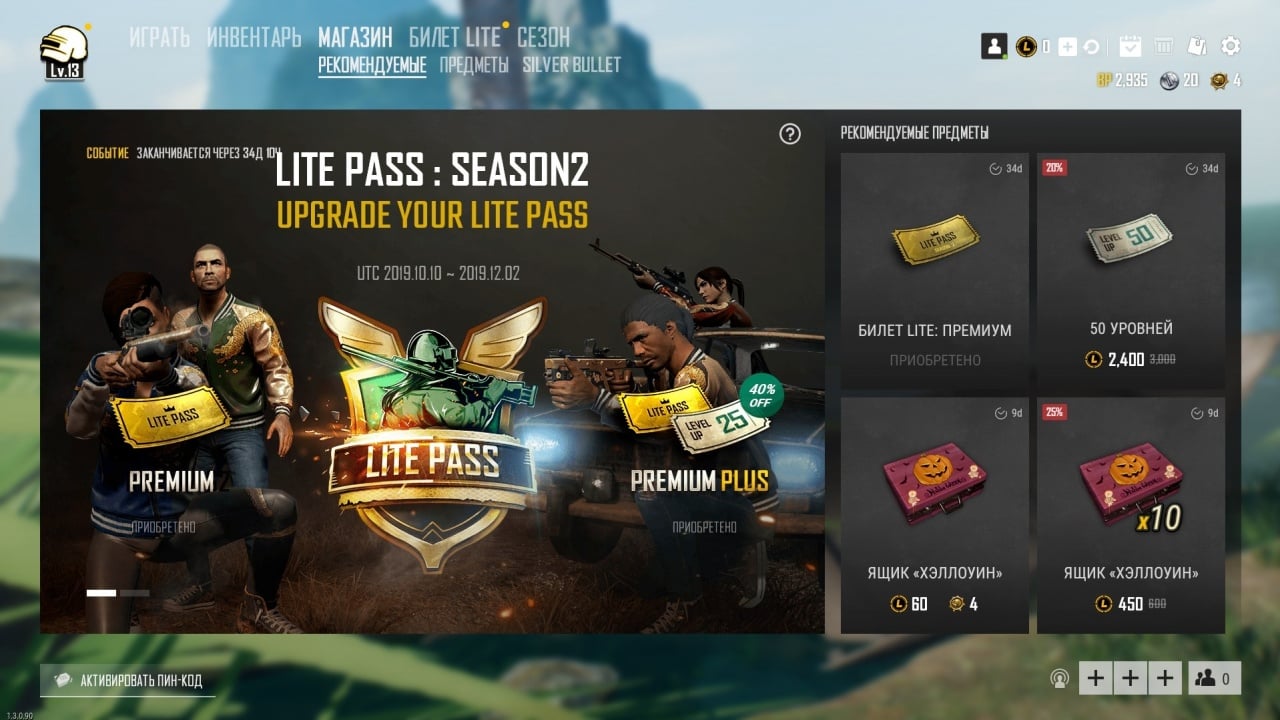Image resolution: width=1280 pixels, height=720 pixels.
Task: Add L-coins with the plus button
Action: pos(1067,47)
